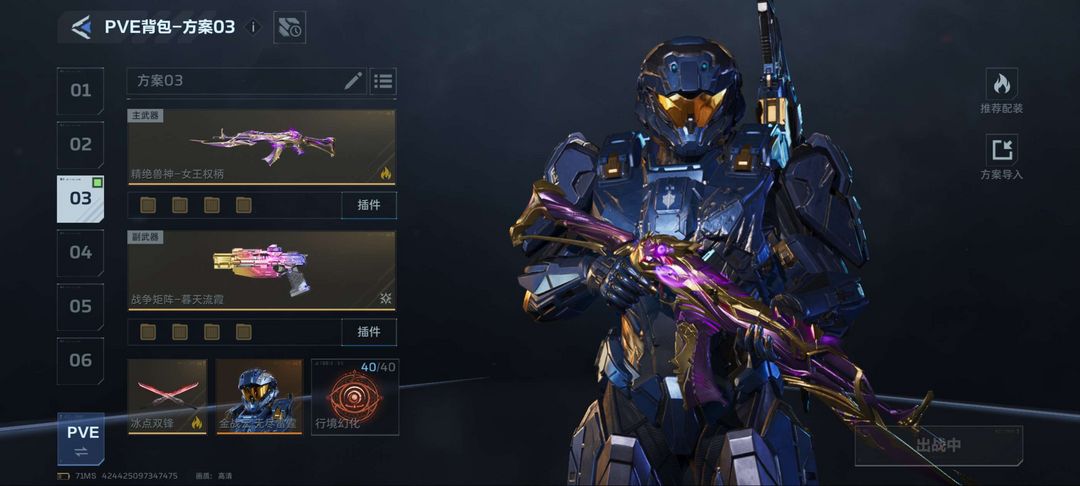This screenshot has width=1080, height=486.
Task: Switch to loadout tab 05
Action: (80, 306)
